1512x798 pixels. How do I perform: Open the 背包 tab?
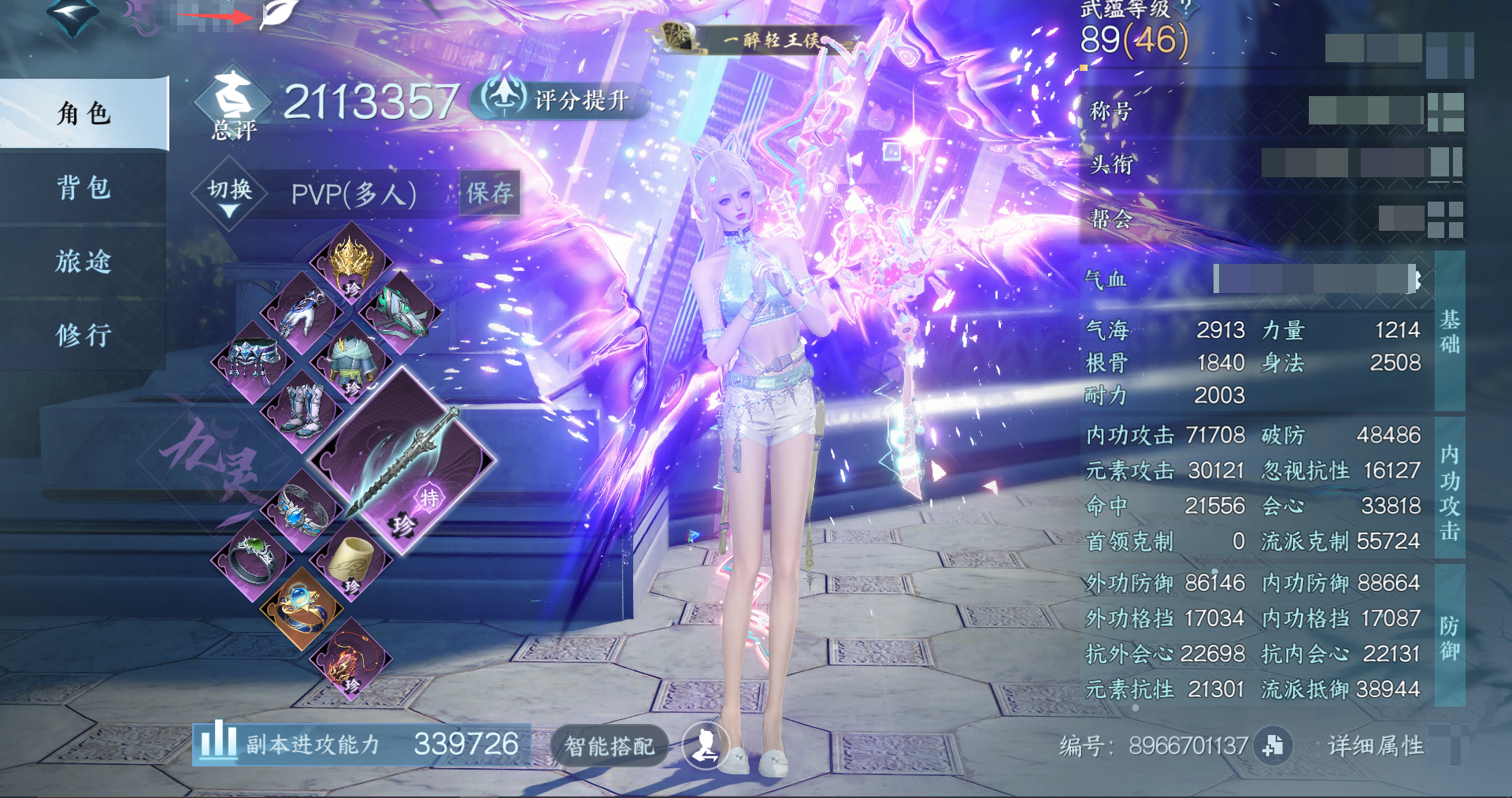[x=83, y=187]
